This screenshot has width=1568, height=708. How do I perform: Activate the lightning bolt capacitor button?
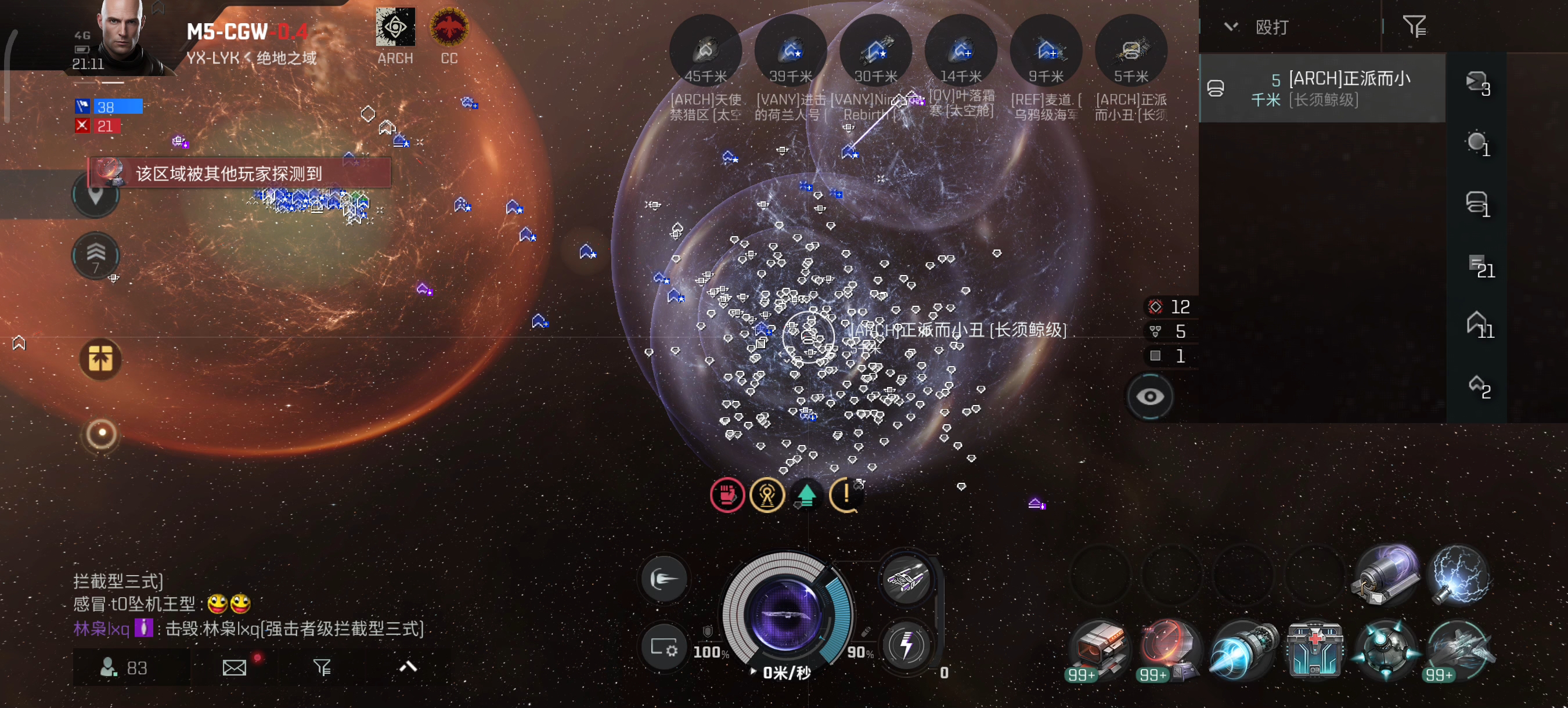pyautogui.click(x=906, y=645)
